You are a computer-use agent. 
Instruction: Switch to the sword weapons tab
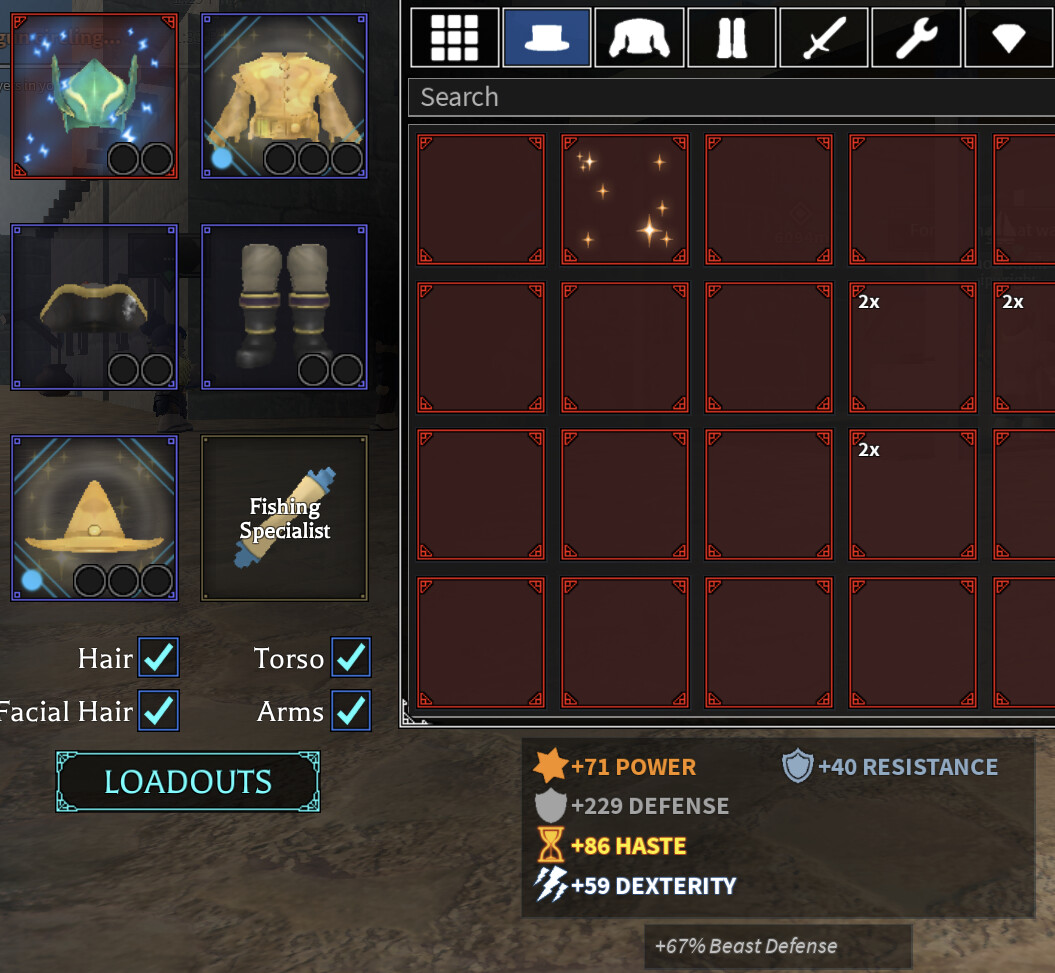824,37
